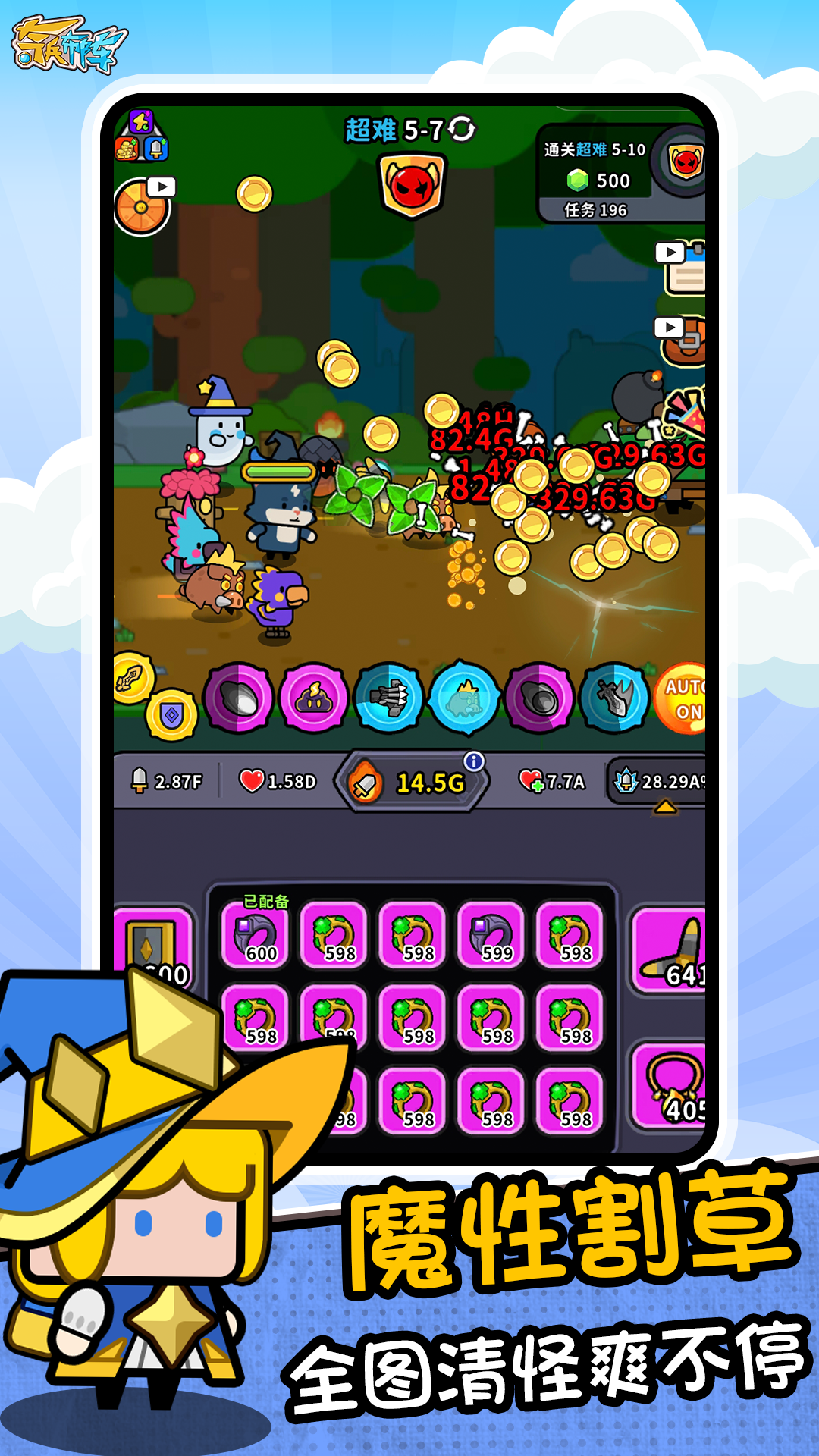
Task: Tap the yellow shield coin icon
Action: tap(172, 714)
